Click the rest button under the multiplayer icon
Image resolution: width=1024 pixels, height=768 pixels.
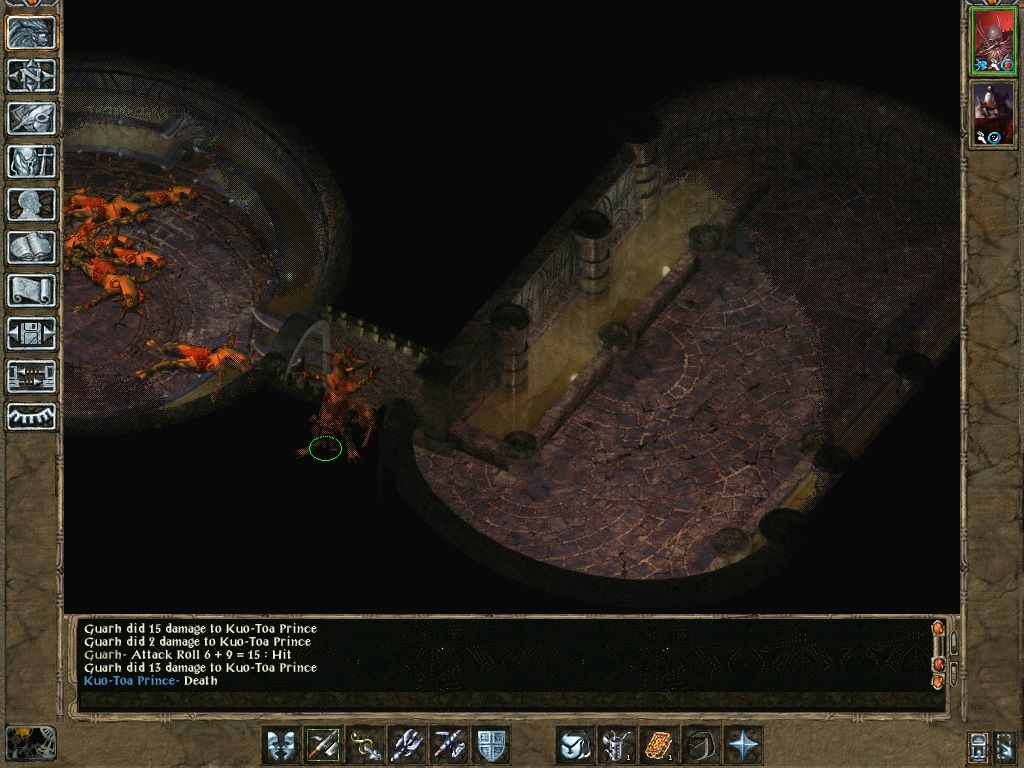31,416
